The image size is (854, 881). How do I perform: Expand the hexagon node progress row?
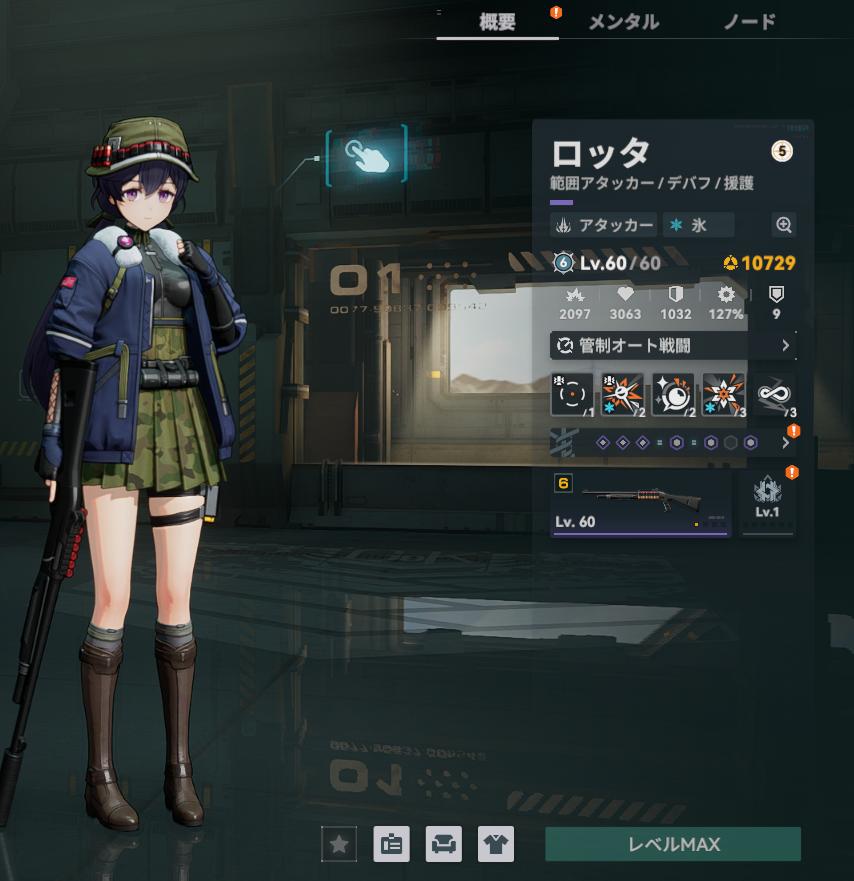[x=673, y=442]
